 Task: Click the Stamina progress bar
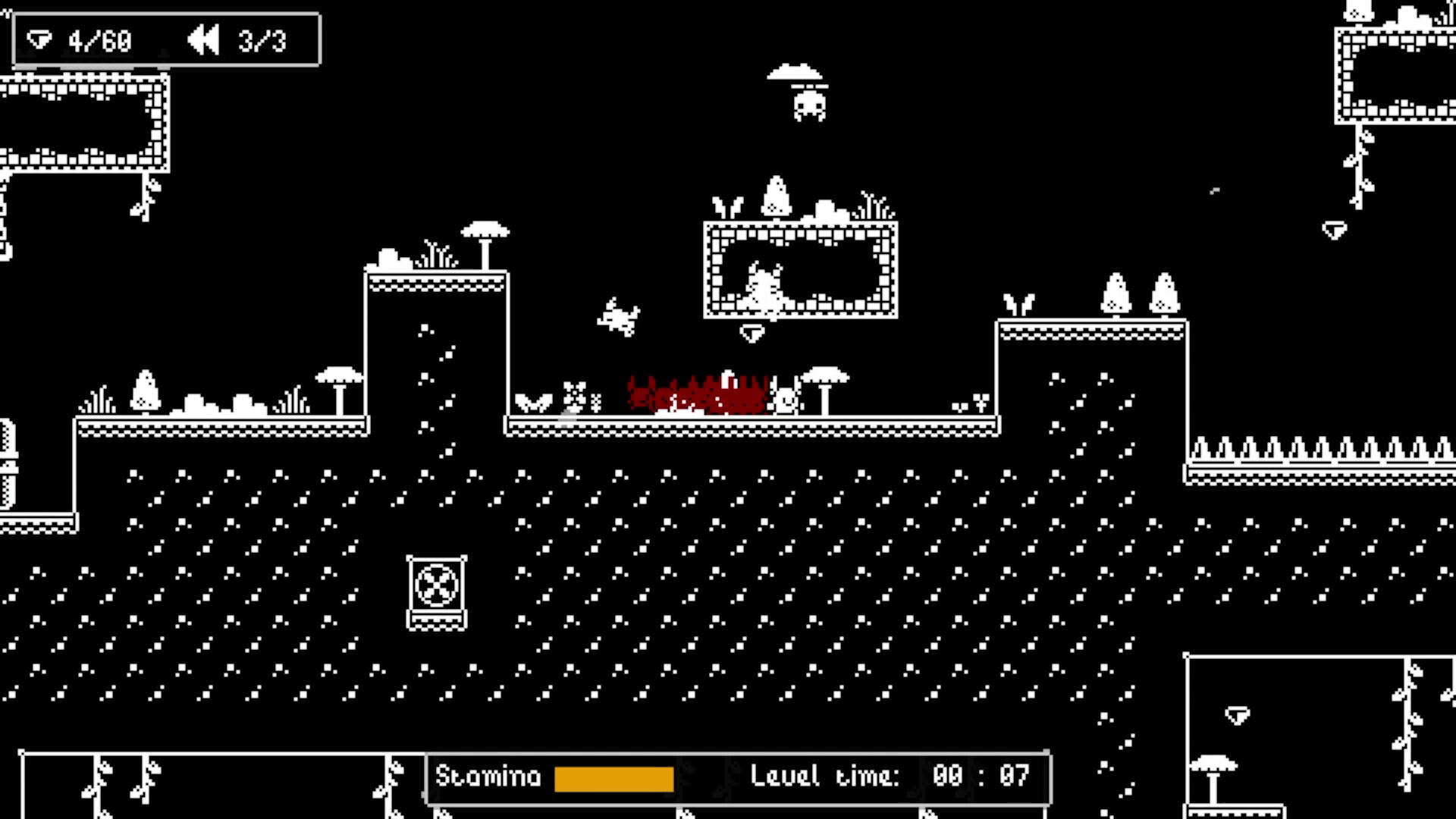point(614,777)
